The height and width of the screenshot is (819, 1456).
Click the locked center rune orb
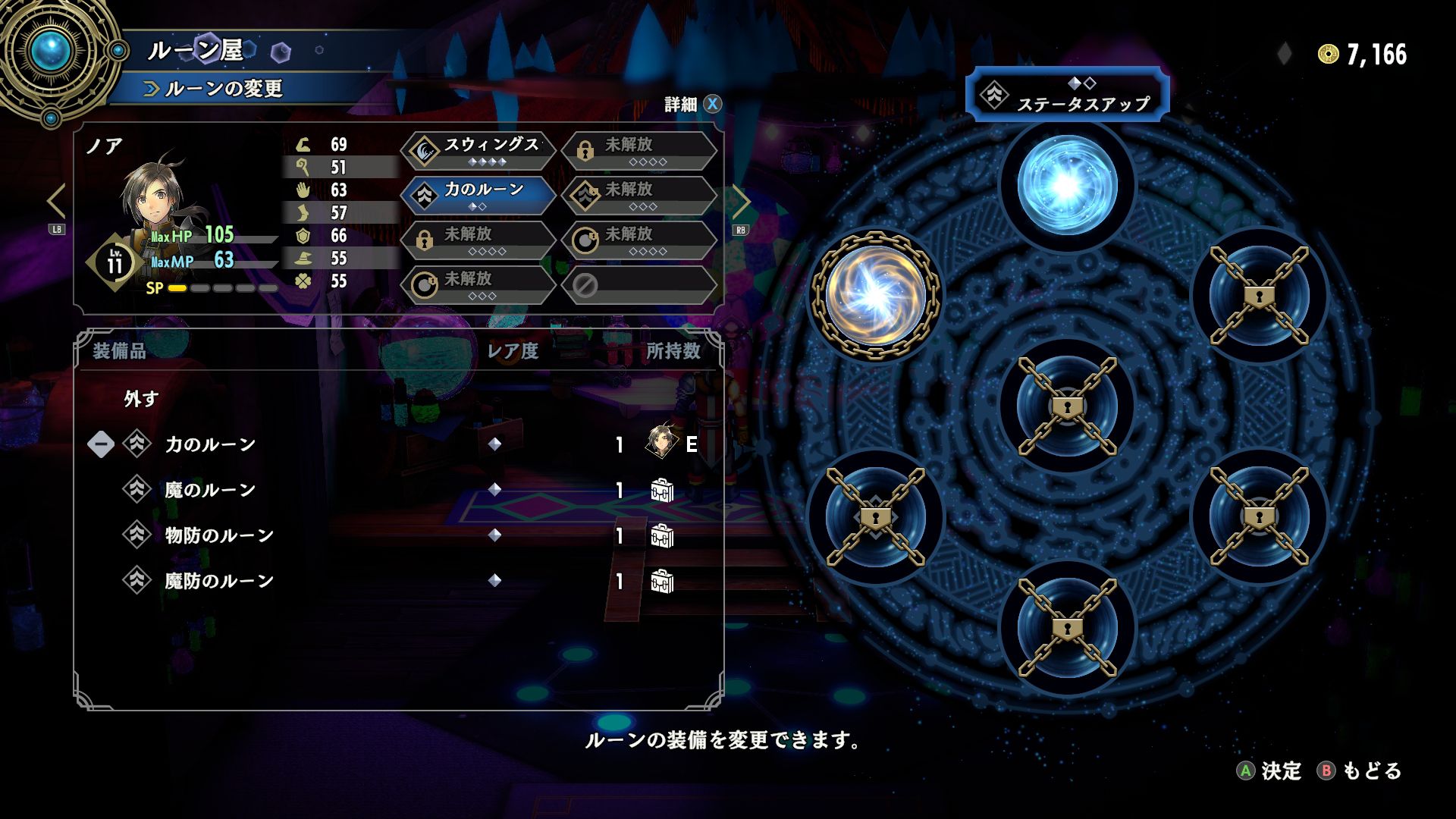click(x=1066, y=406)
